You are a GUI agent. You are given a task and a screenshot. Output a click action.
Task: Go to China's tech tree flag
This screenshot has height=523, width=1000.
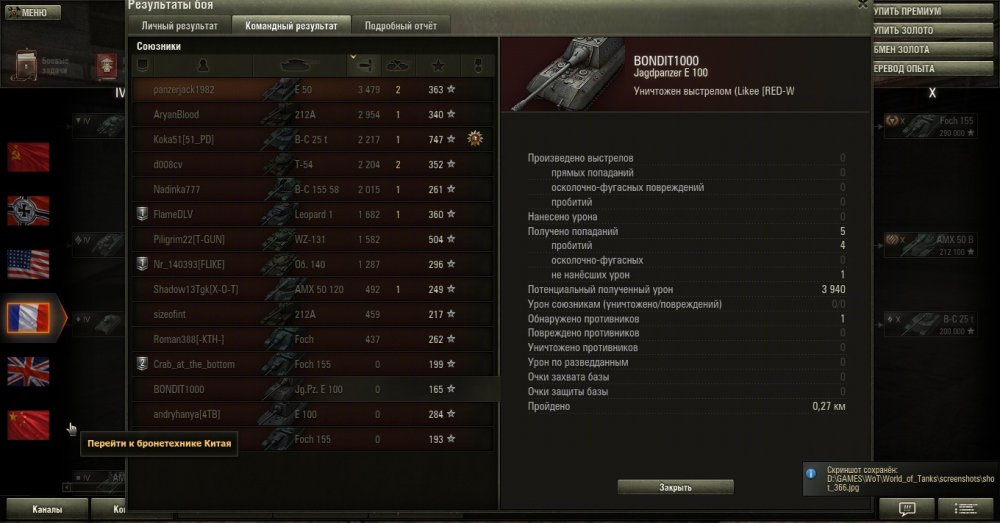(x=28, y=425)
